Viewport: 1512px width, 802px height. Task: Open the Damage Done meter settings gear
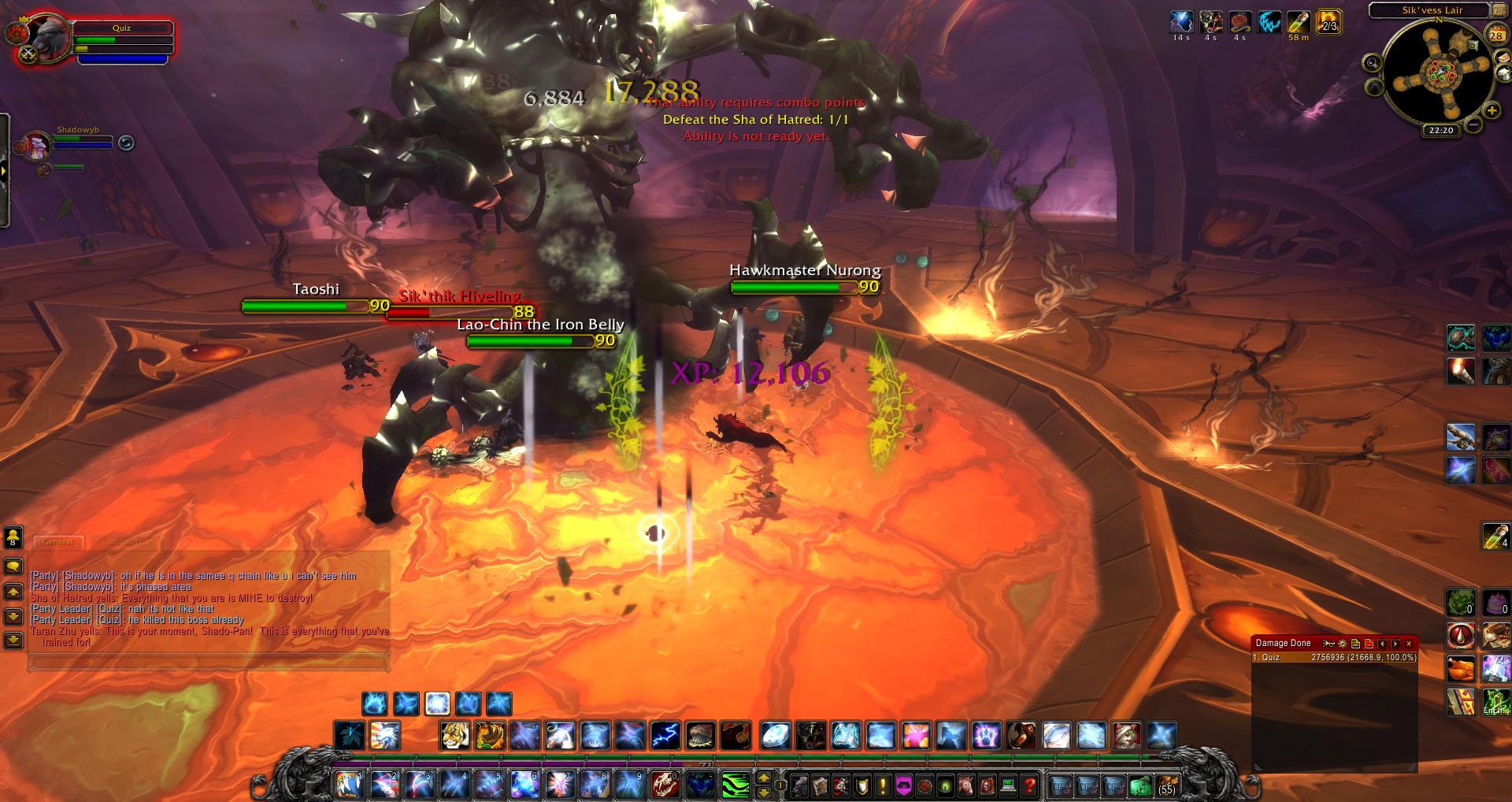coord(1343,644)
